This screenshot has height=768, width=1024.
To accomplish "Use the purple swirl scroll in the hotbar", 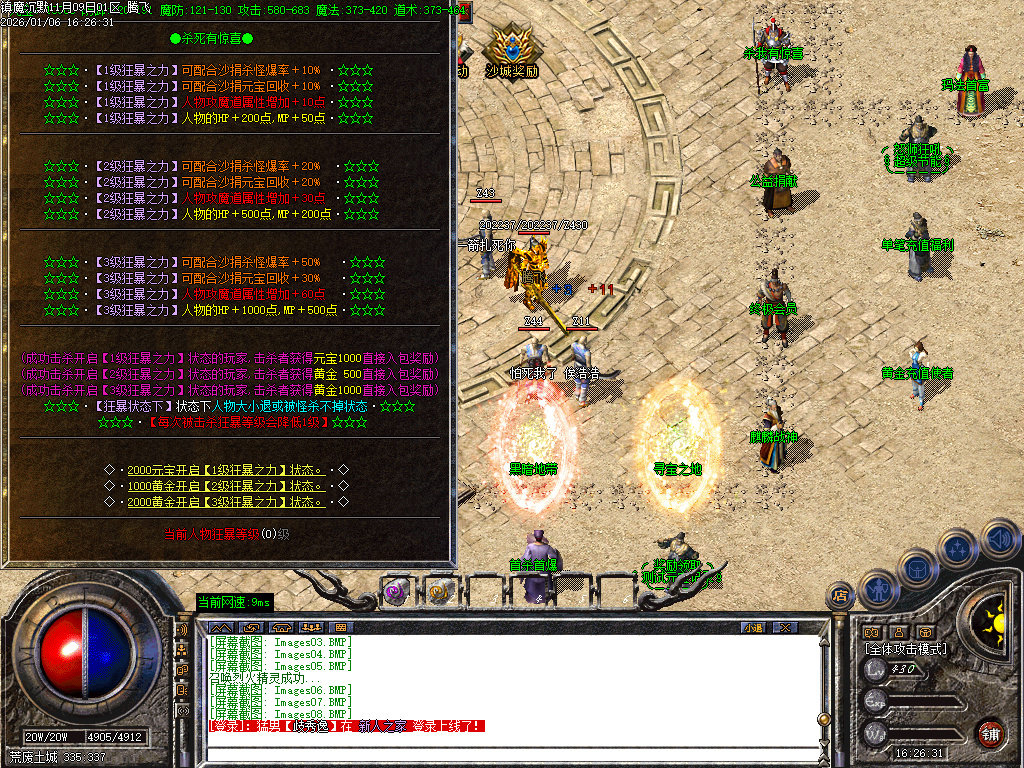I will (397, 592).
